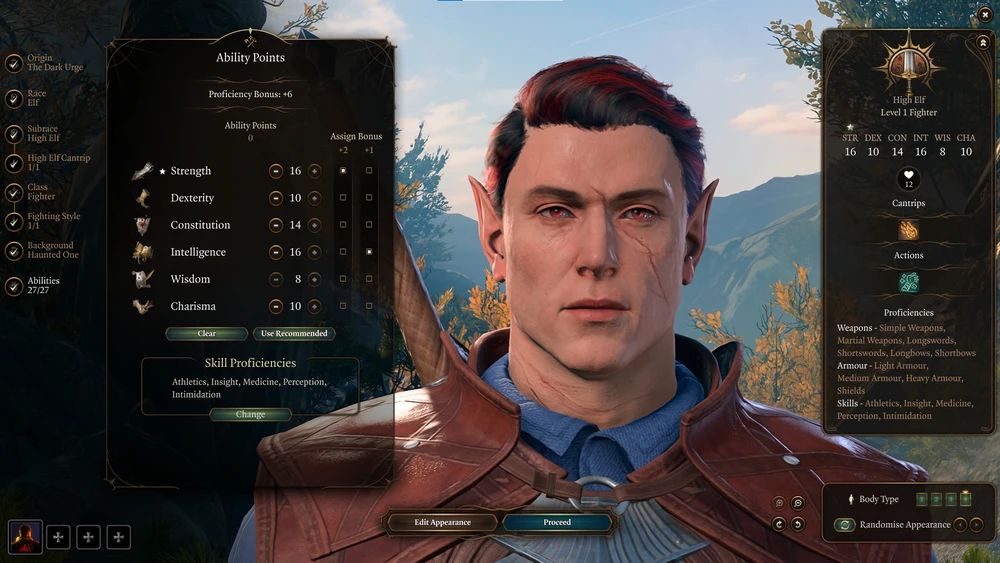Decrease Constitution by one point

click(x=276, y=225)
